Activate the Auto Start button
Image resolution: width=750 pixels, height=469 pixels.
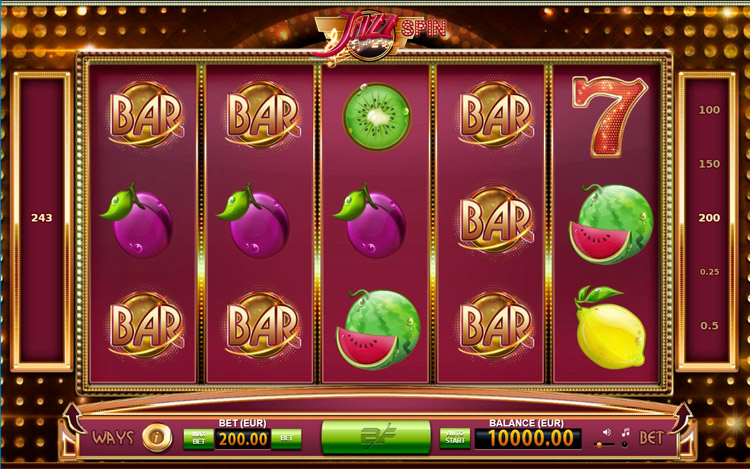coord(455,438)
